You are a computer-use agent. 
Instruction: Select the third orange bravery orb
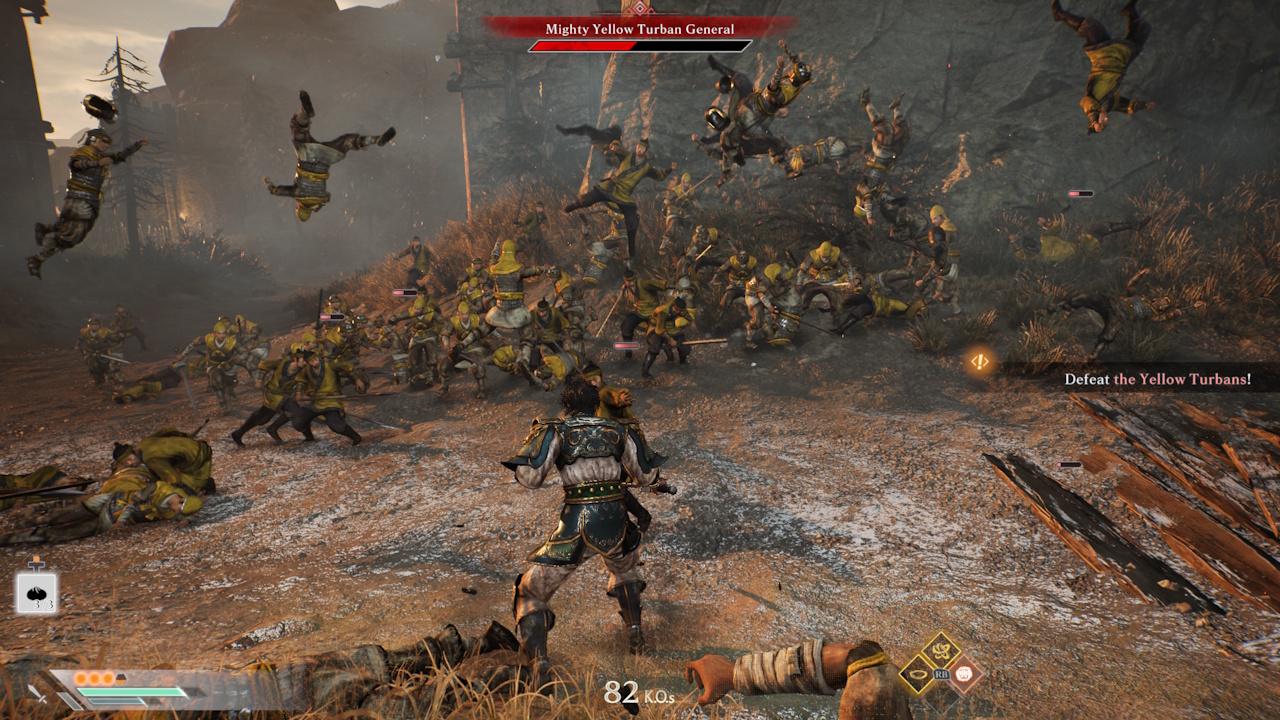tap(108, 677)
